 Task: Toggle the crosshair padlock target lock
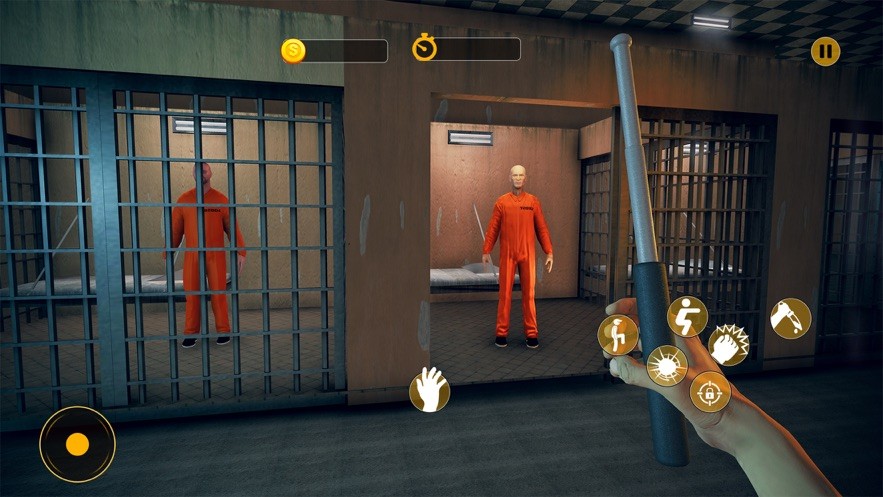[710, 391]
